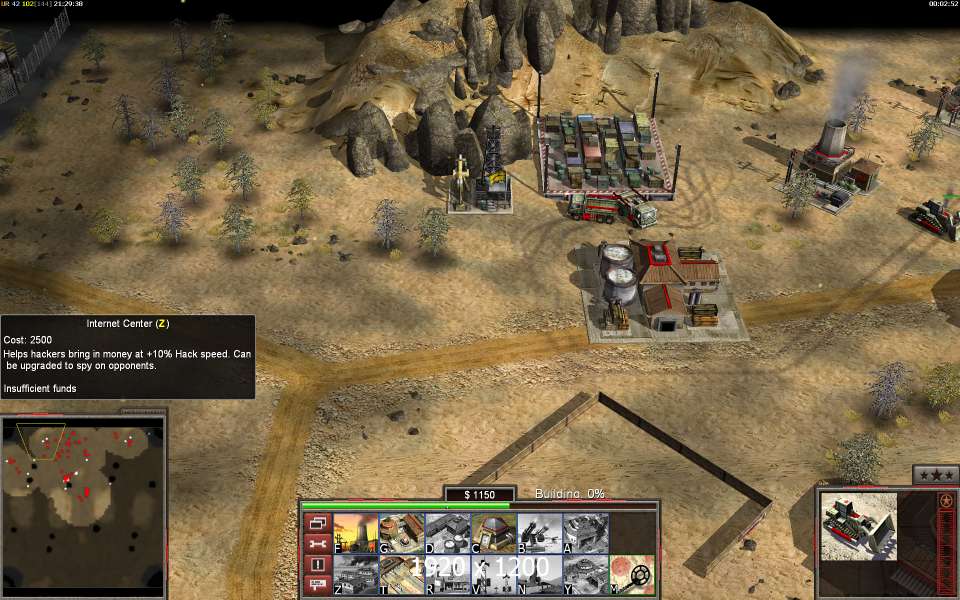960x600 pixels.
Task: Select the Nuclear Missile build icon (N)
Action: pos(539,574)
